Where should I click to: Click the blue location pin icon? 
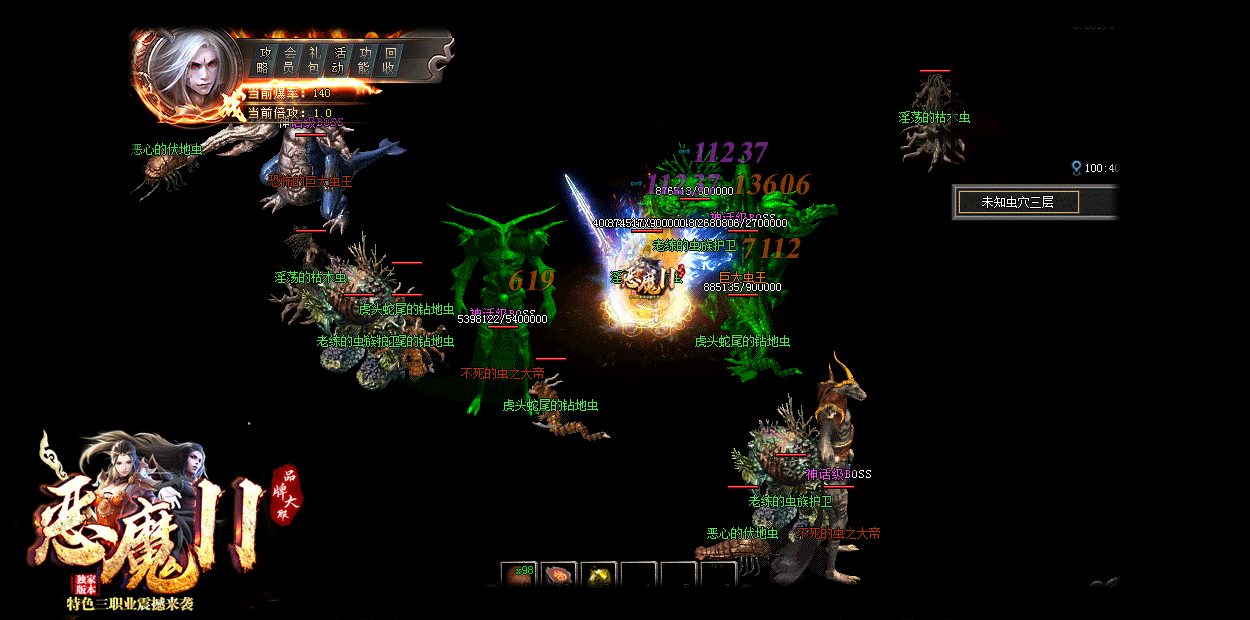coord(1076,168)
